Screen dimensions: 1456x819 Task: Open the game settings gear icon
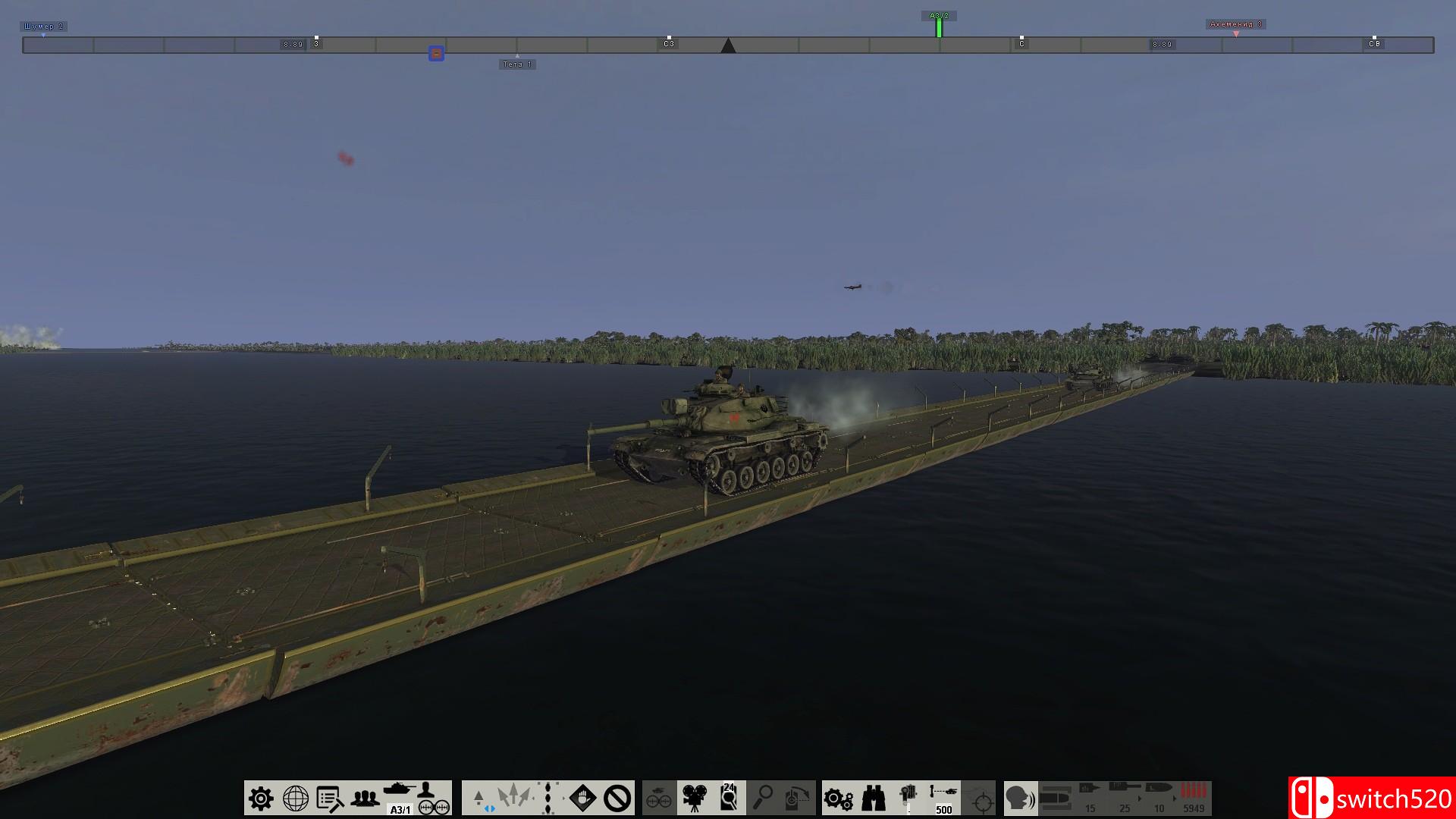coord(260,798)
